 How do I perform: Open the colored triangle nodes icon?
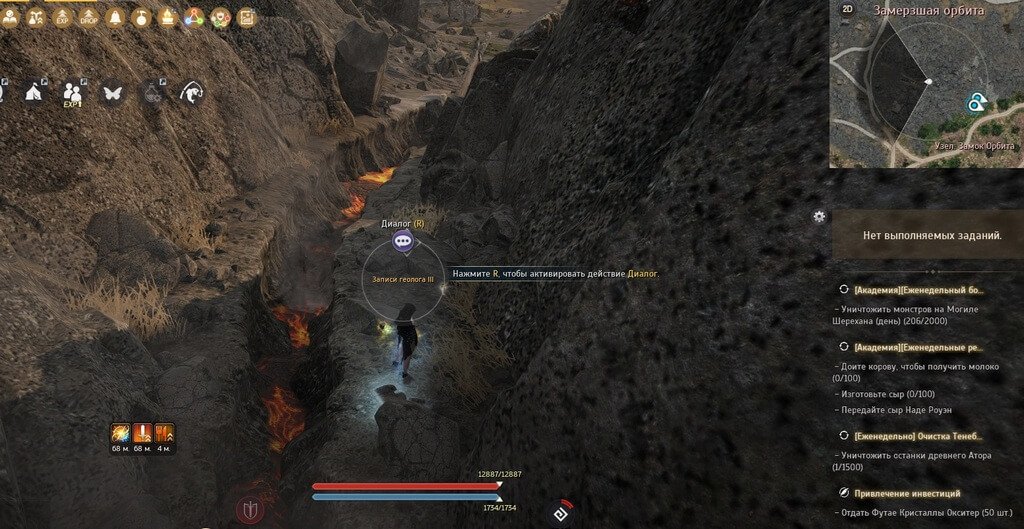point(193,17)
